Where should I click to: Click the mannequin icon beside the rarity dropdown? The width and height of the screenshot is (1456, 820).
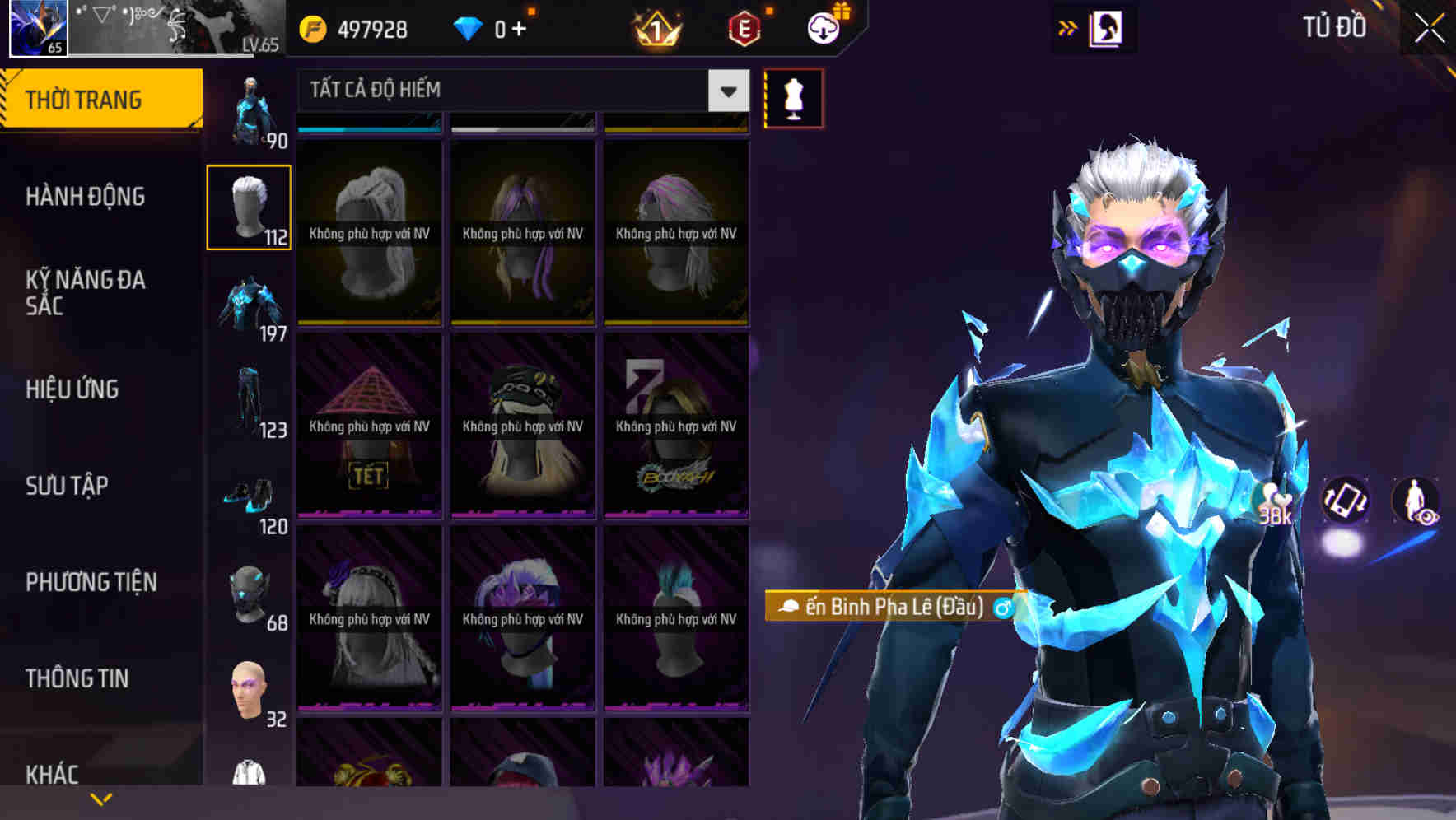pos(791,97)
